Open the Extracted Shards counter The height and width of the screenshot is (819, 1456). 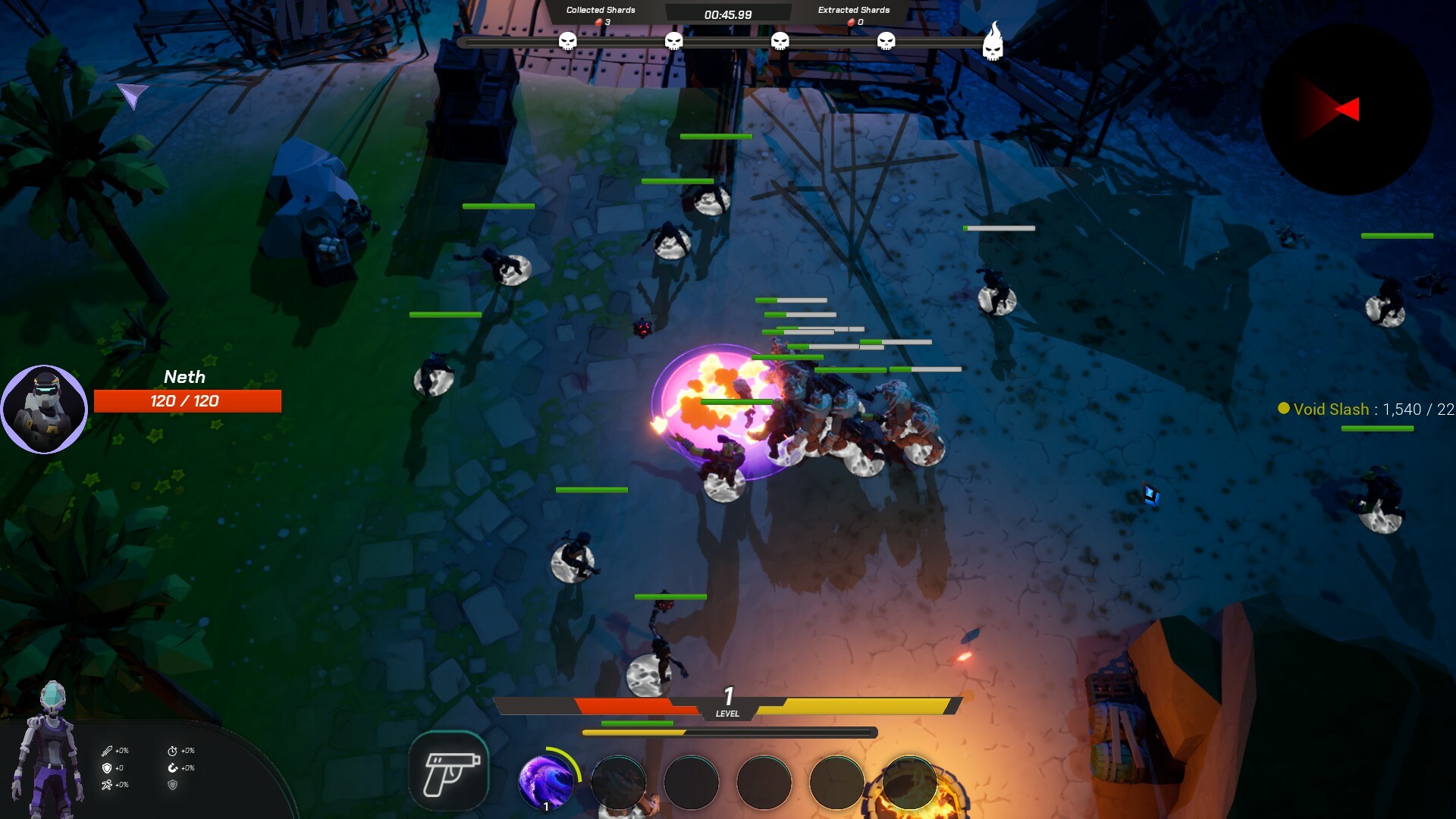[x=852, y=14]
